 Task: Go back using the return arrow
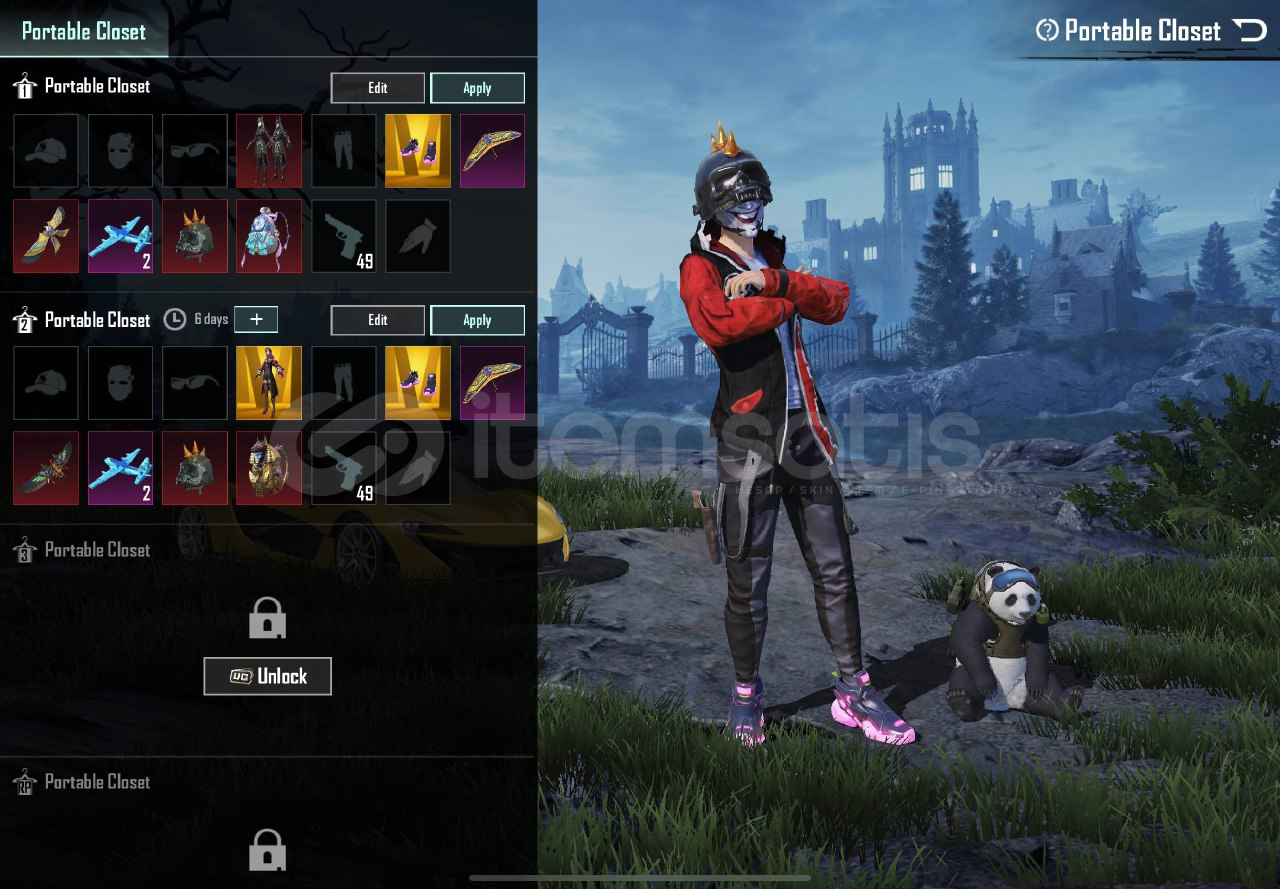[x=1250, y=31]
